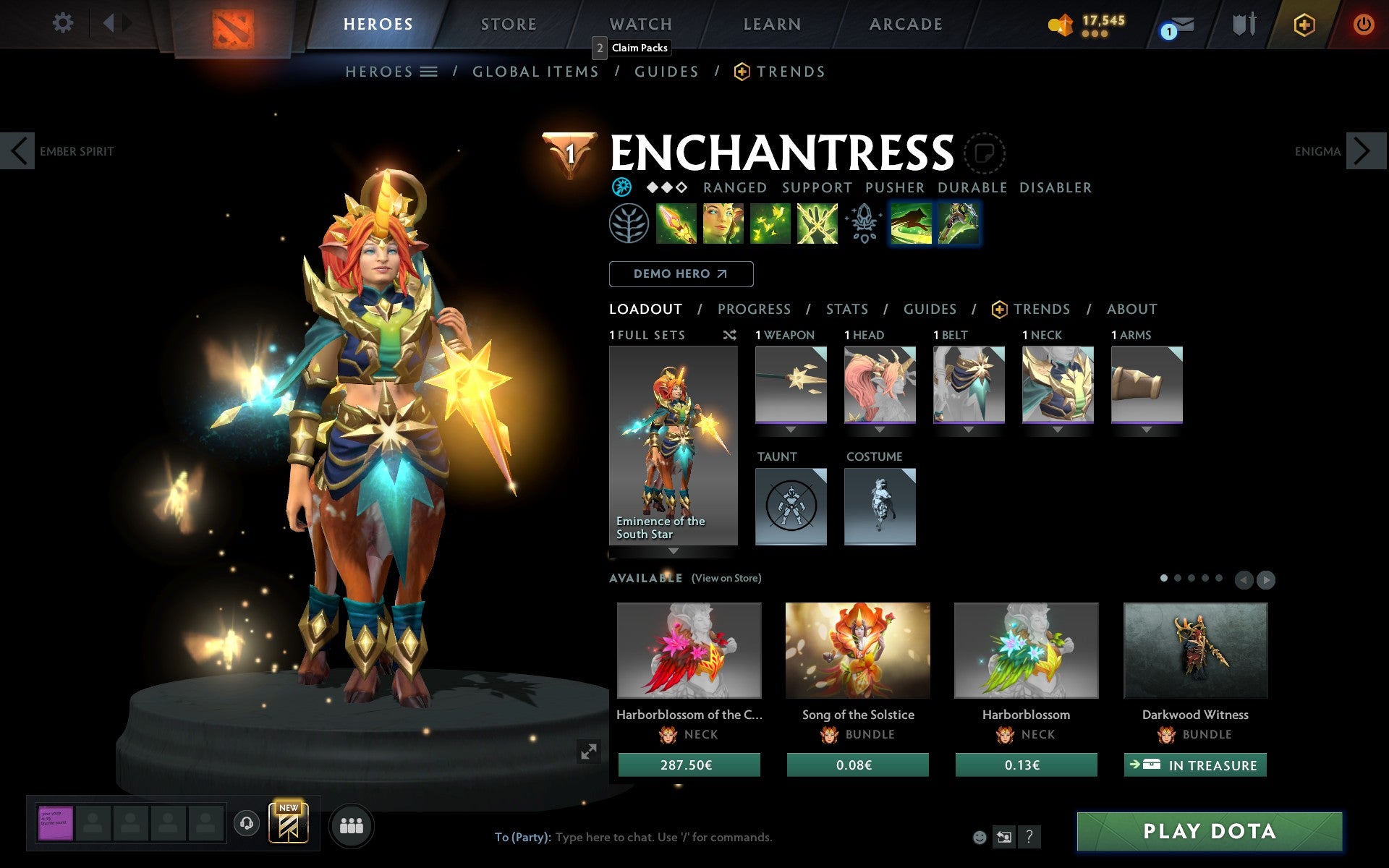Expand the Head slot dropdown arrow

[x=879, y=428]
